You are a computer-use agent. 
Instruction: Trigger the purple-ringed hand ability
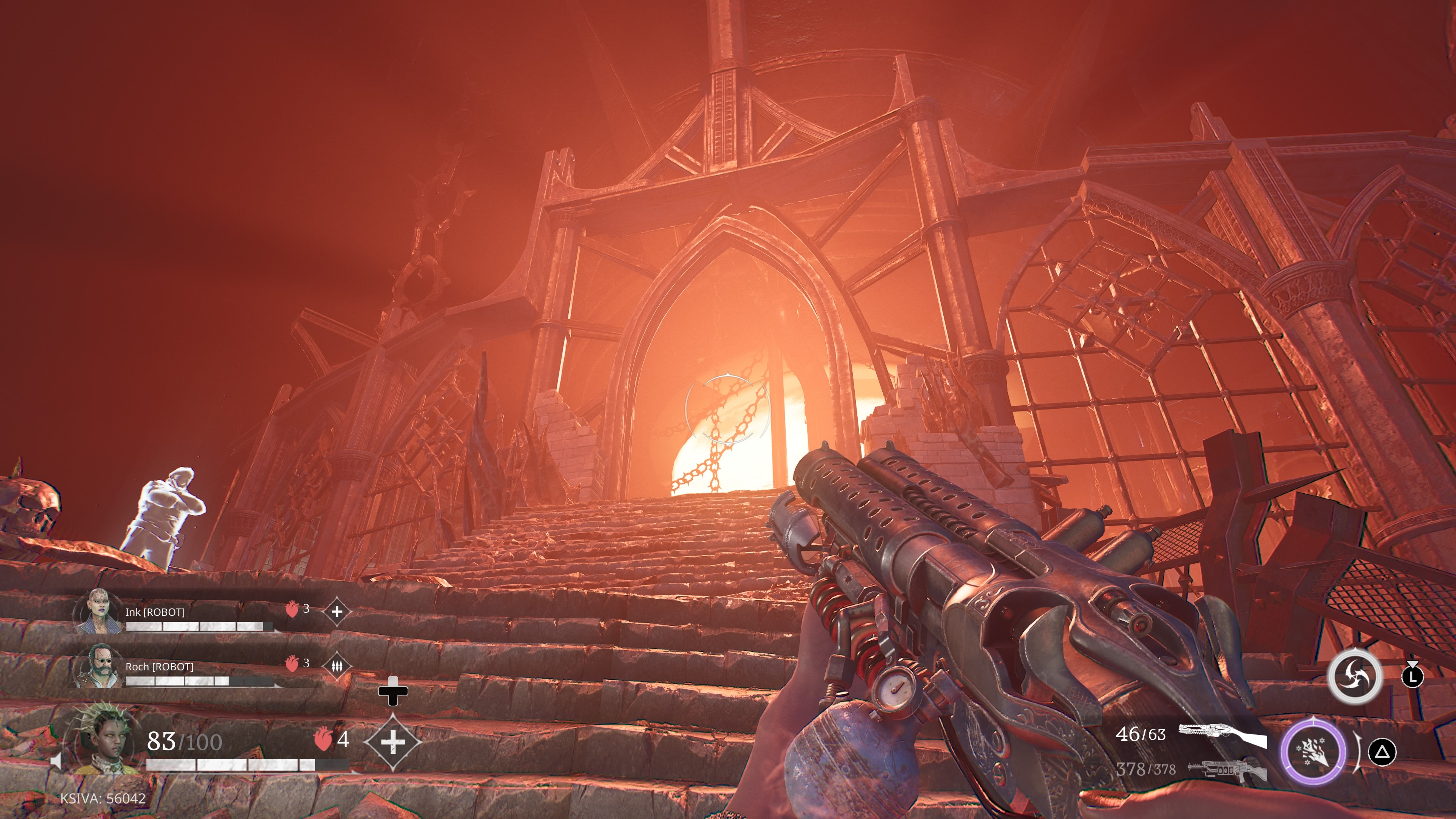pos(1313,751)
